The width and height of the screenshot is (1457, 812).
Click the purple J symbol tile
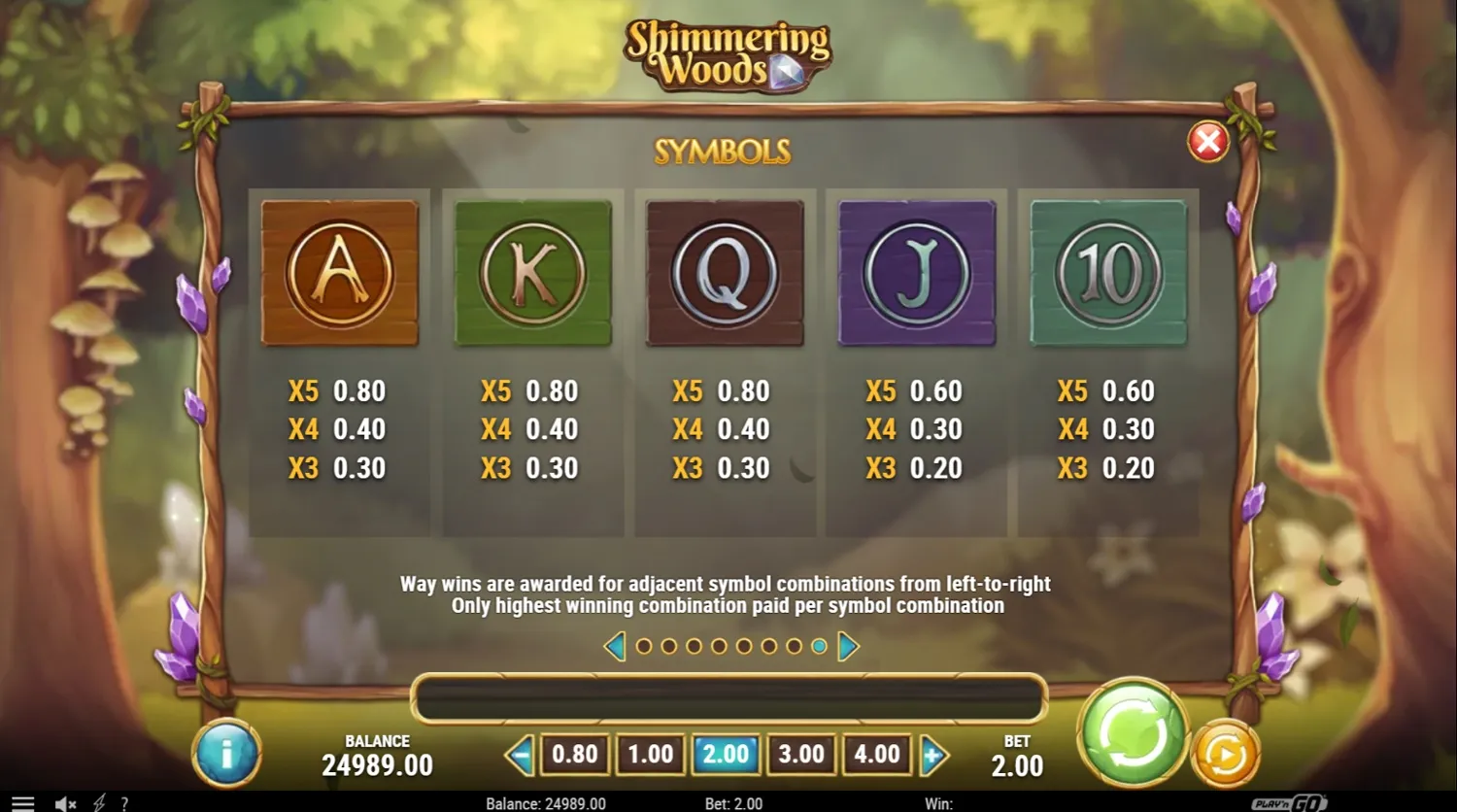point(915,272)
